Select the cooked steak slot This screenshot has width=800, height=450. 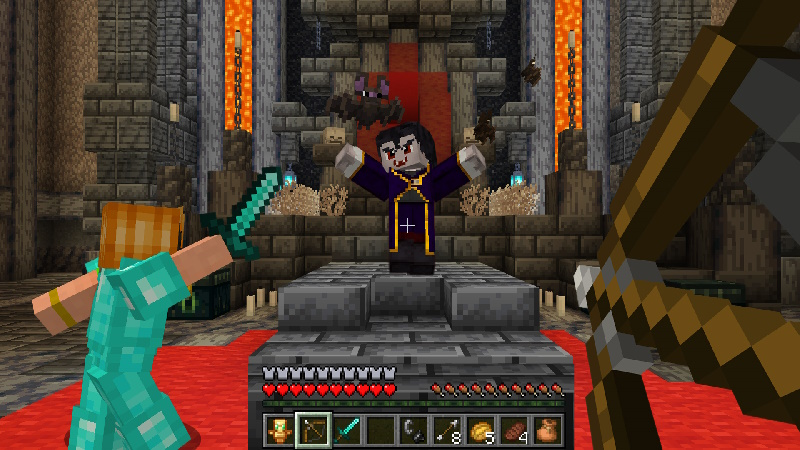point(514,430)
